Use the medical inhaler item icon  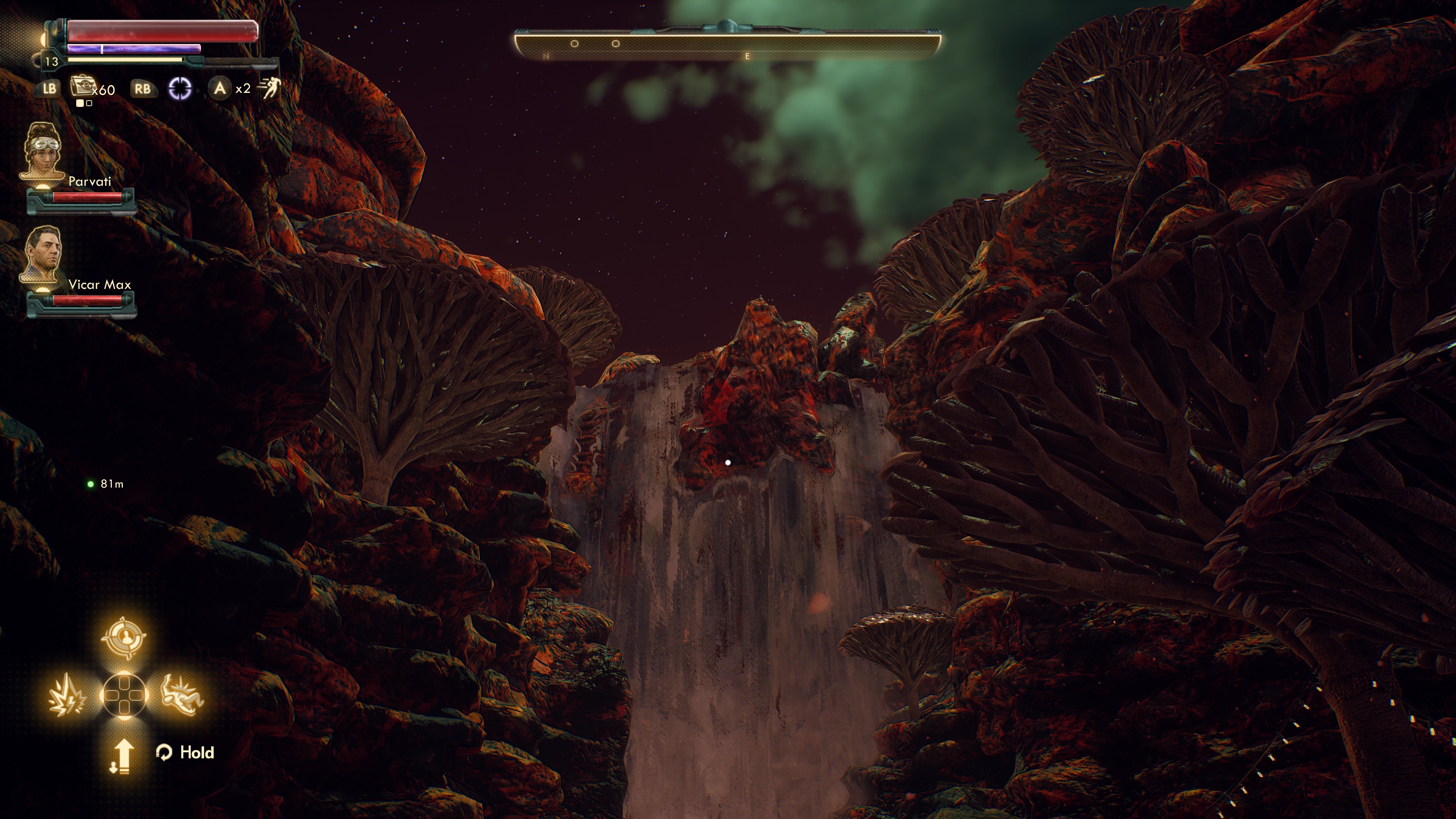click(x=82, y=88)
